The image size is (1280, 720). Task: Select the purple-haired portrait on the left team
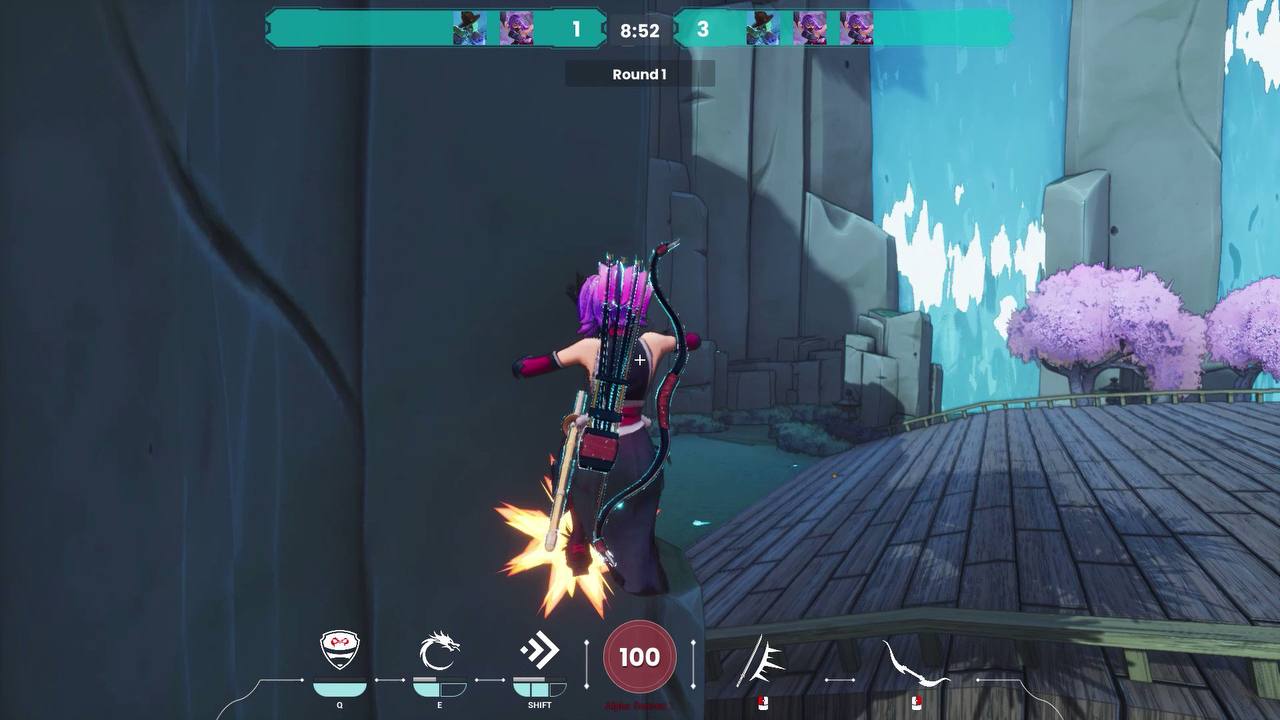(x=518, y=28)
